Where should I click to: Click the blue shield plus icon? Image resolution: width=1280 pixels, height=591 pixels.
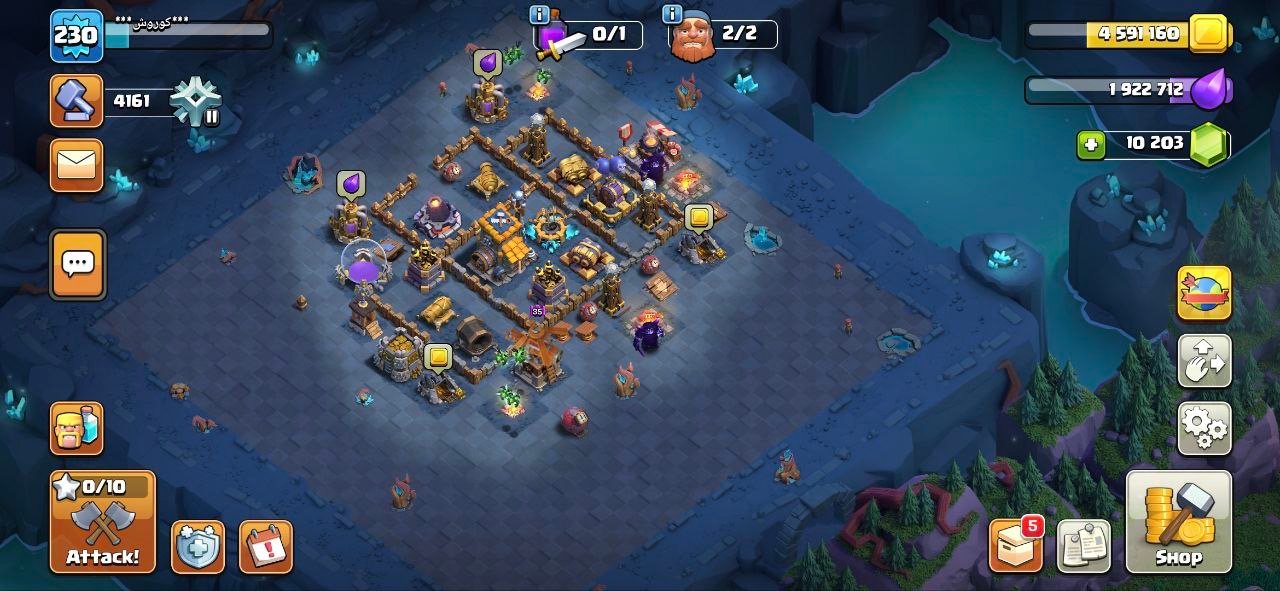pos(197,547)
